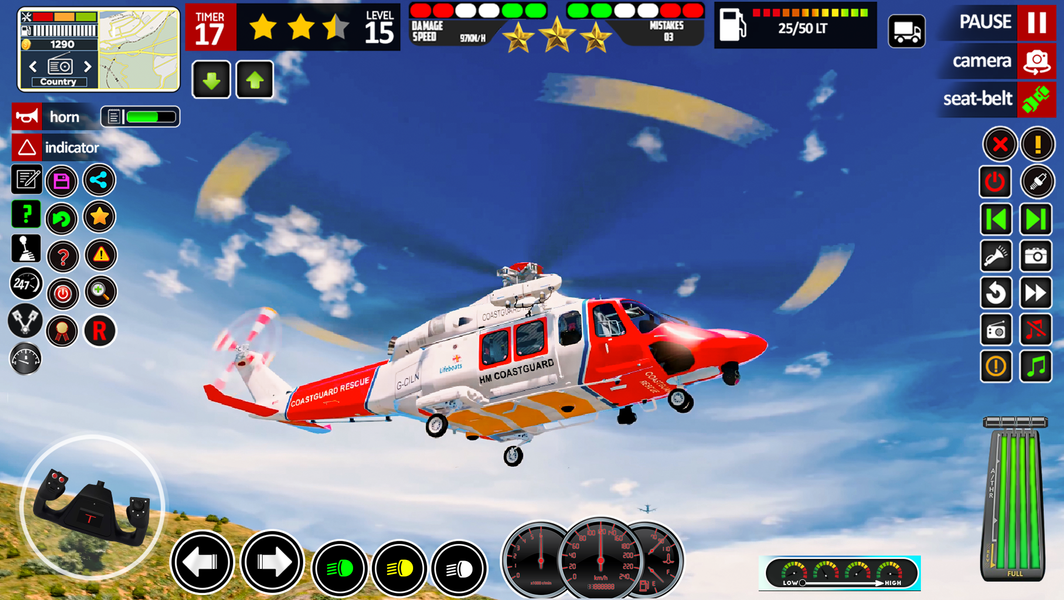This screenshot has height=600, width=1064.
Task: Click the red R button
Action: (x=99, y=331)
